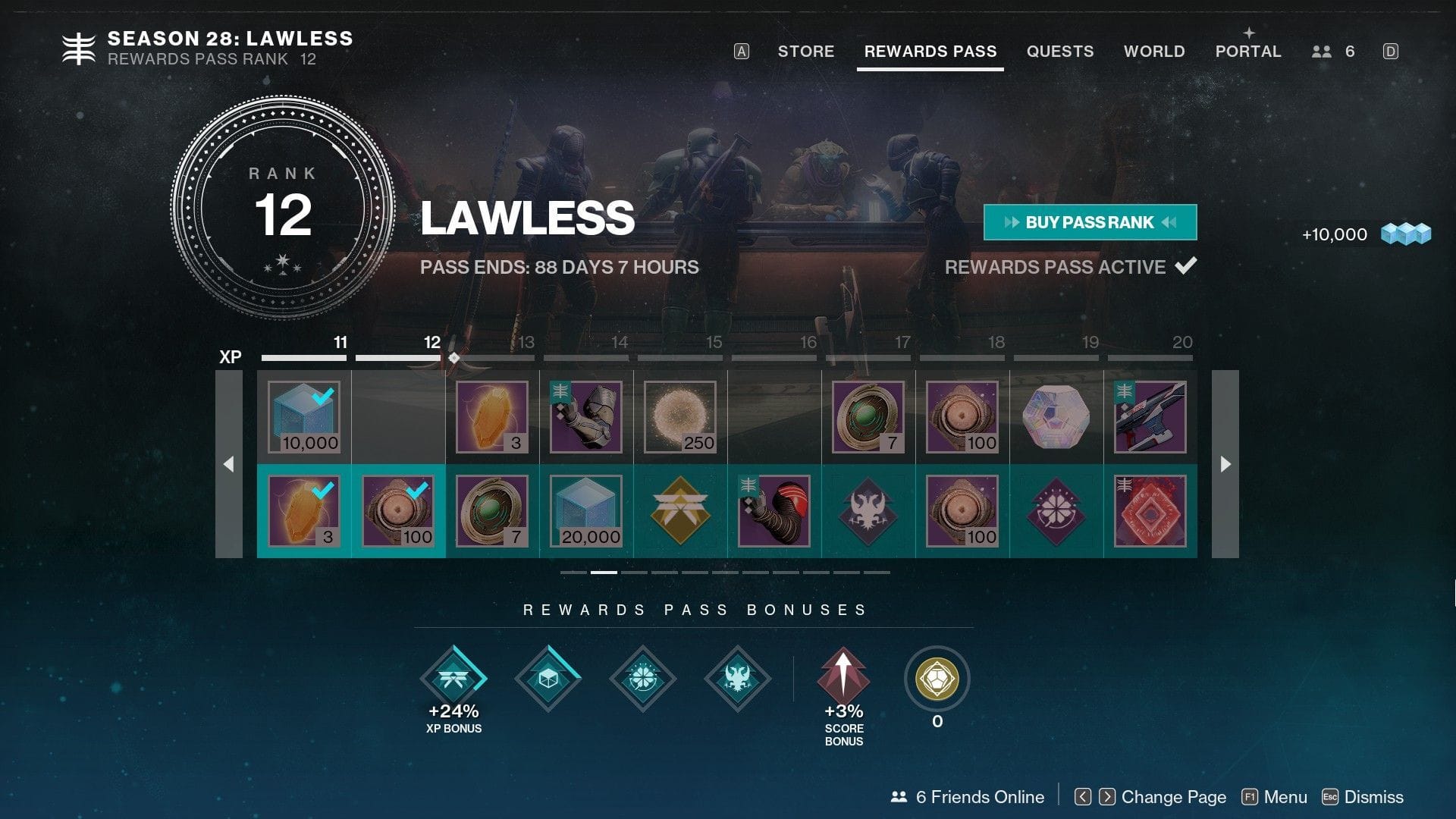
Task: Switch to the Store tab
Action: [805, 51]
